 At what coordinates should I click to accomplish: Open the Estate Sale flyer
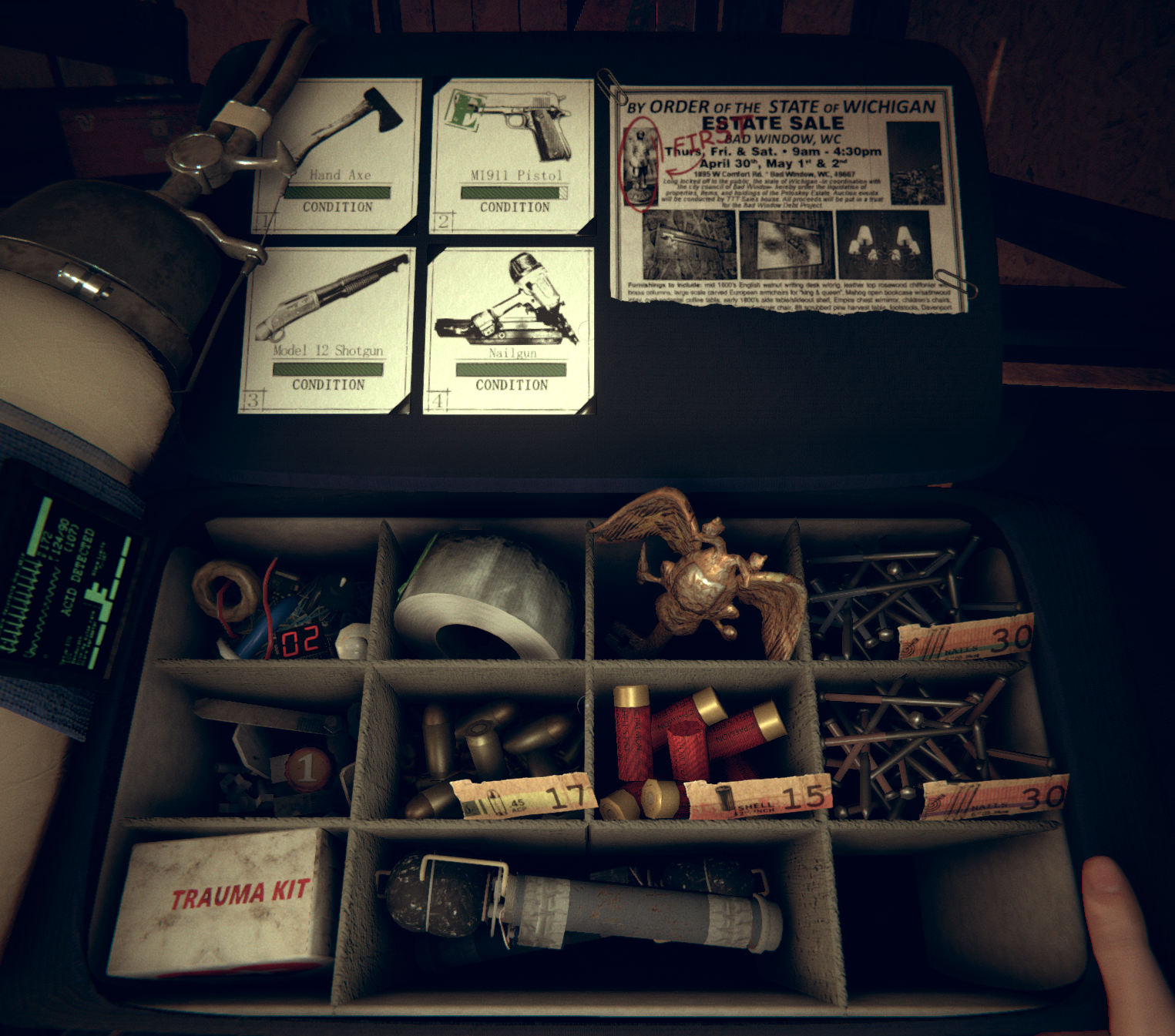pos(787,199)
